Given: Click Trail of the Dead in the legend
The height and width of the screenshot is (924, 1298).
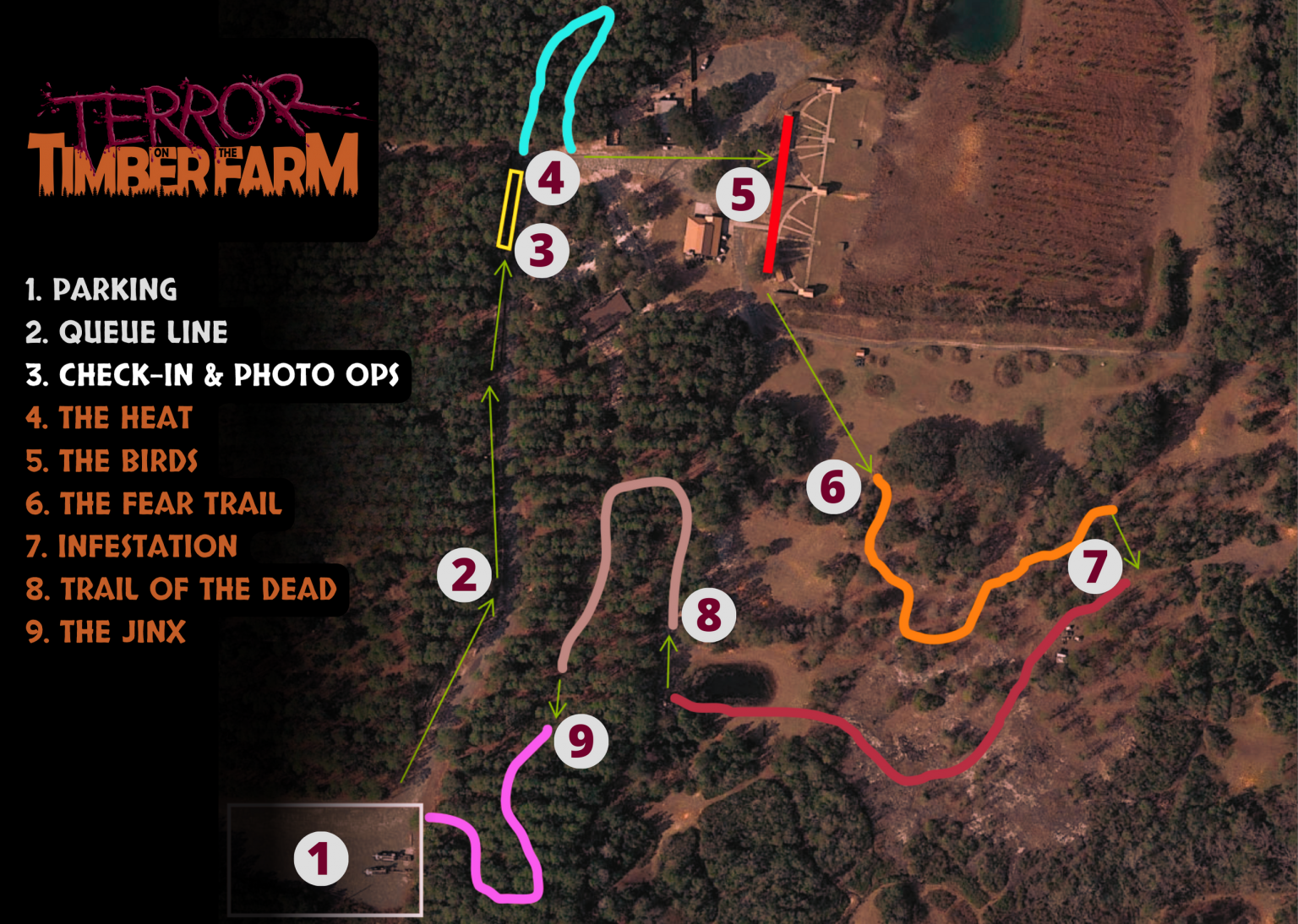Looking at the screenshot, I should (181, 590).
